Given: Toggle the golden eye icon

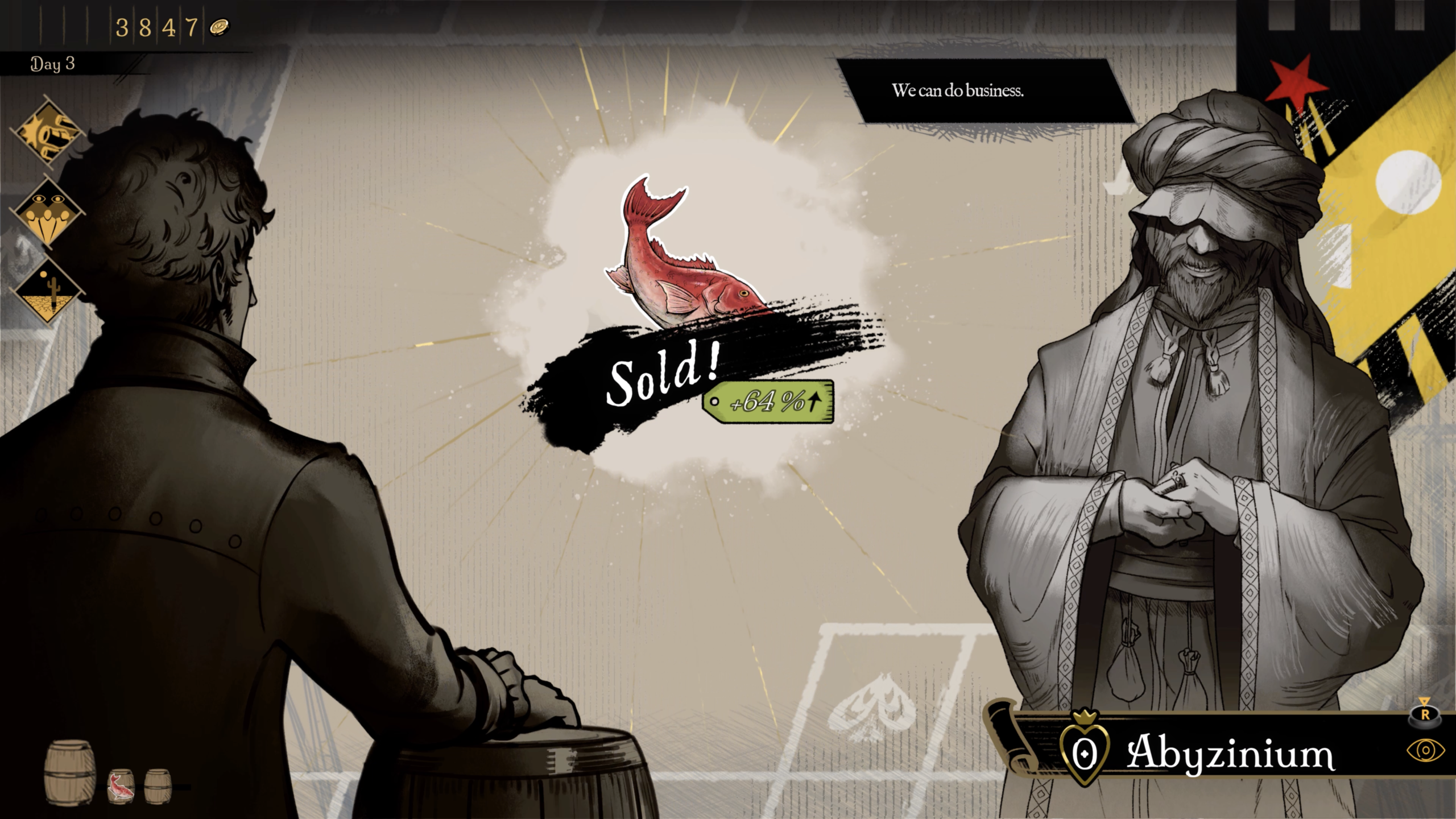Looking at the screenshot, I should pos(1425,751).
